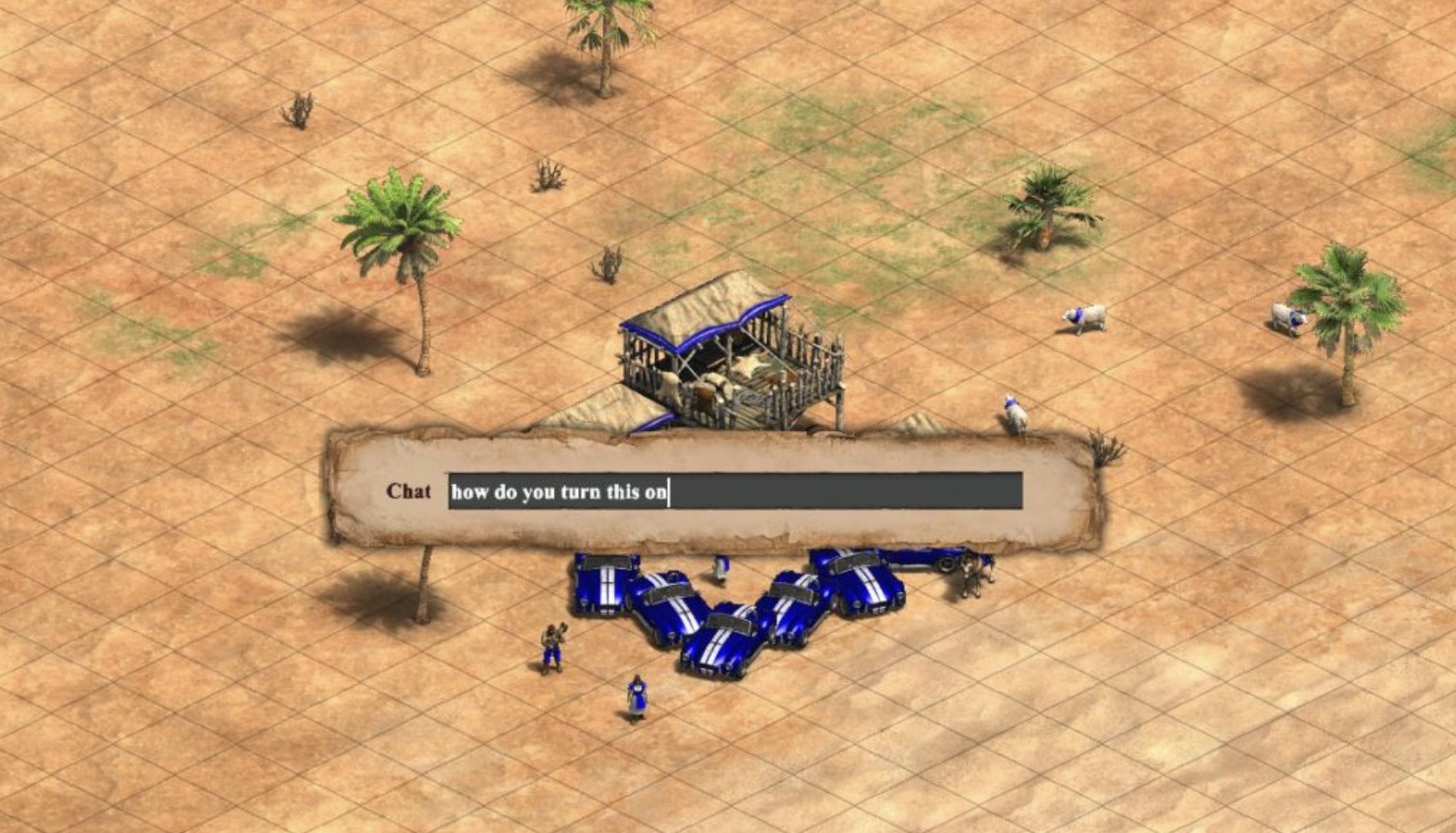Select the man-at-arms on the left of the cars
1456x833 pixels.
pos(551,645)
